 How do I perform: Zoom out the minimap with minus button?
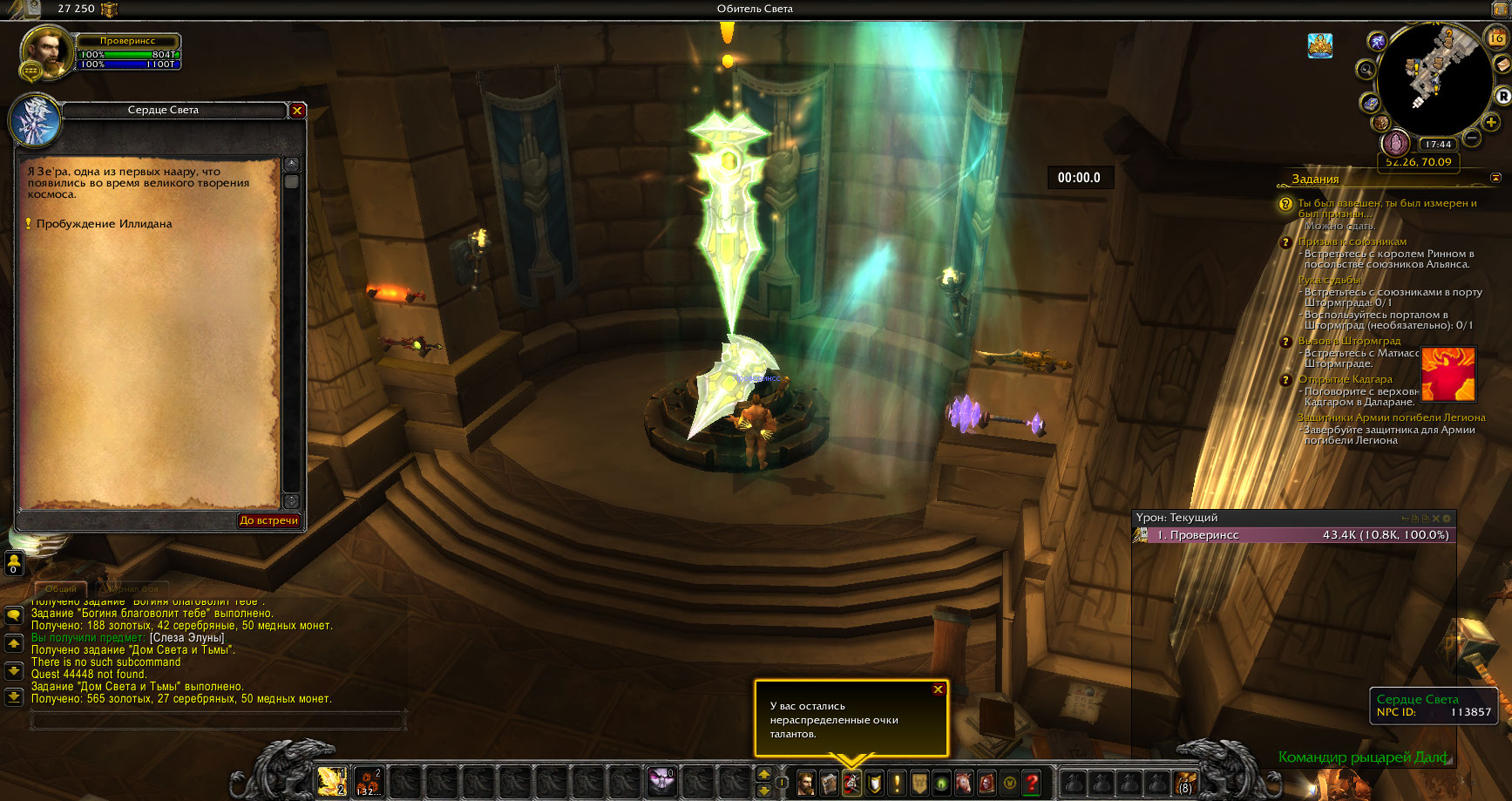click(1472, 138)
